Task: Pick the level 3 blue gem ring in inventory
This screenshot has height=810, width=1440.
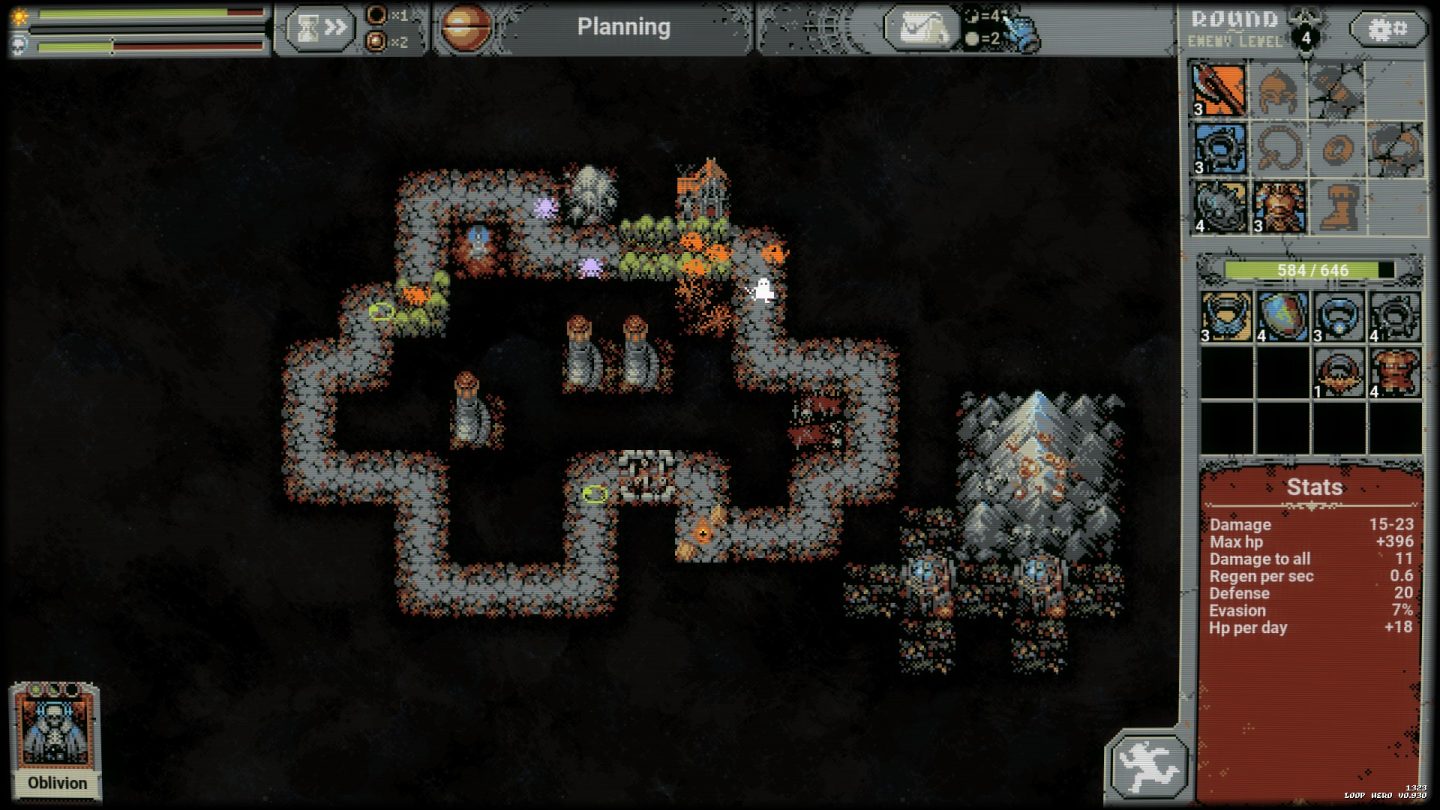Action: (1339, 316)
